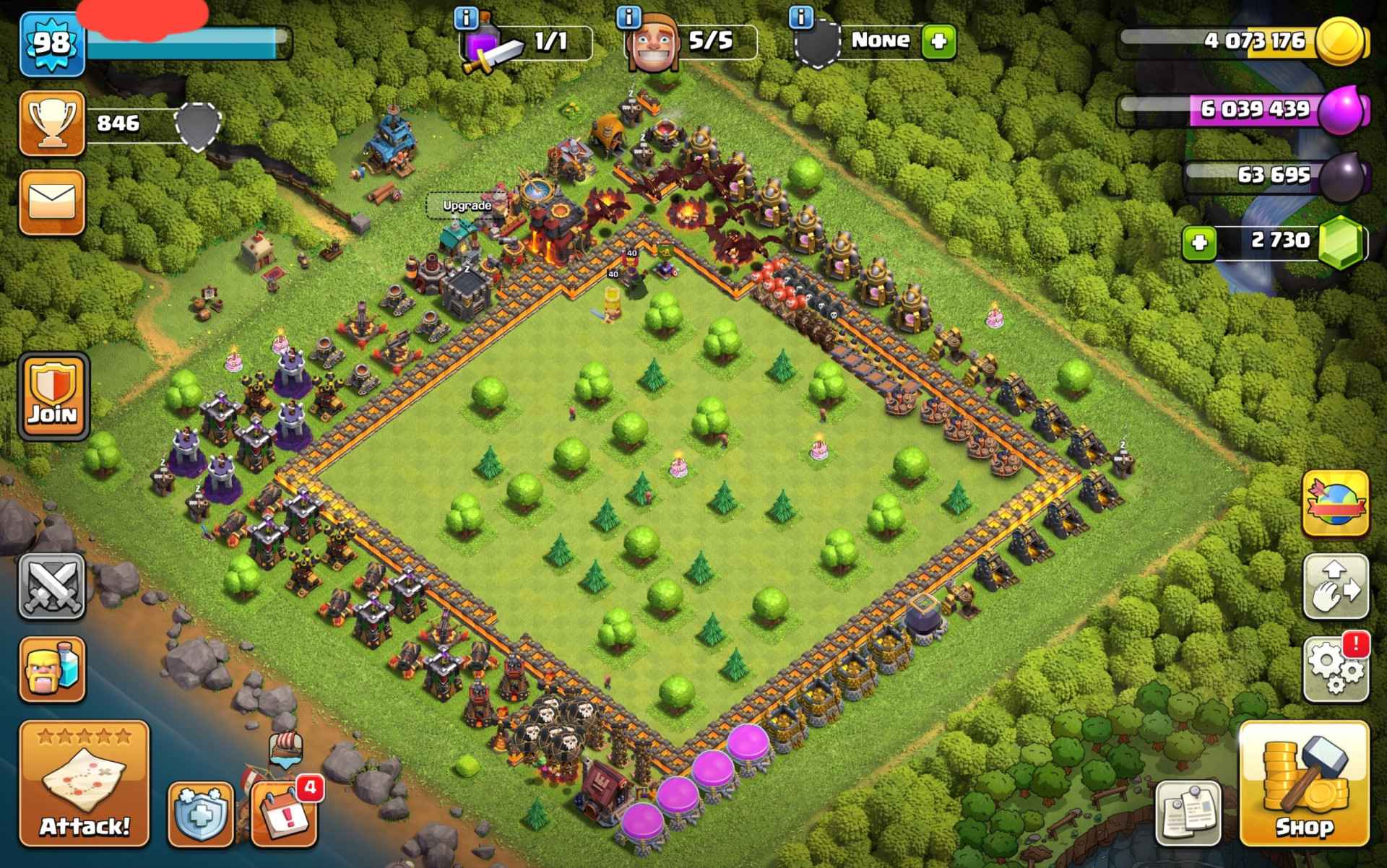Open the globe events button

(x=1335, y=503)
